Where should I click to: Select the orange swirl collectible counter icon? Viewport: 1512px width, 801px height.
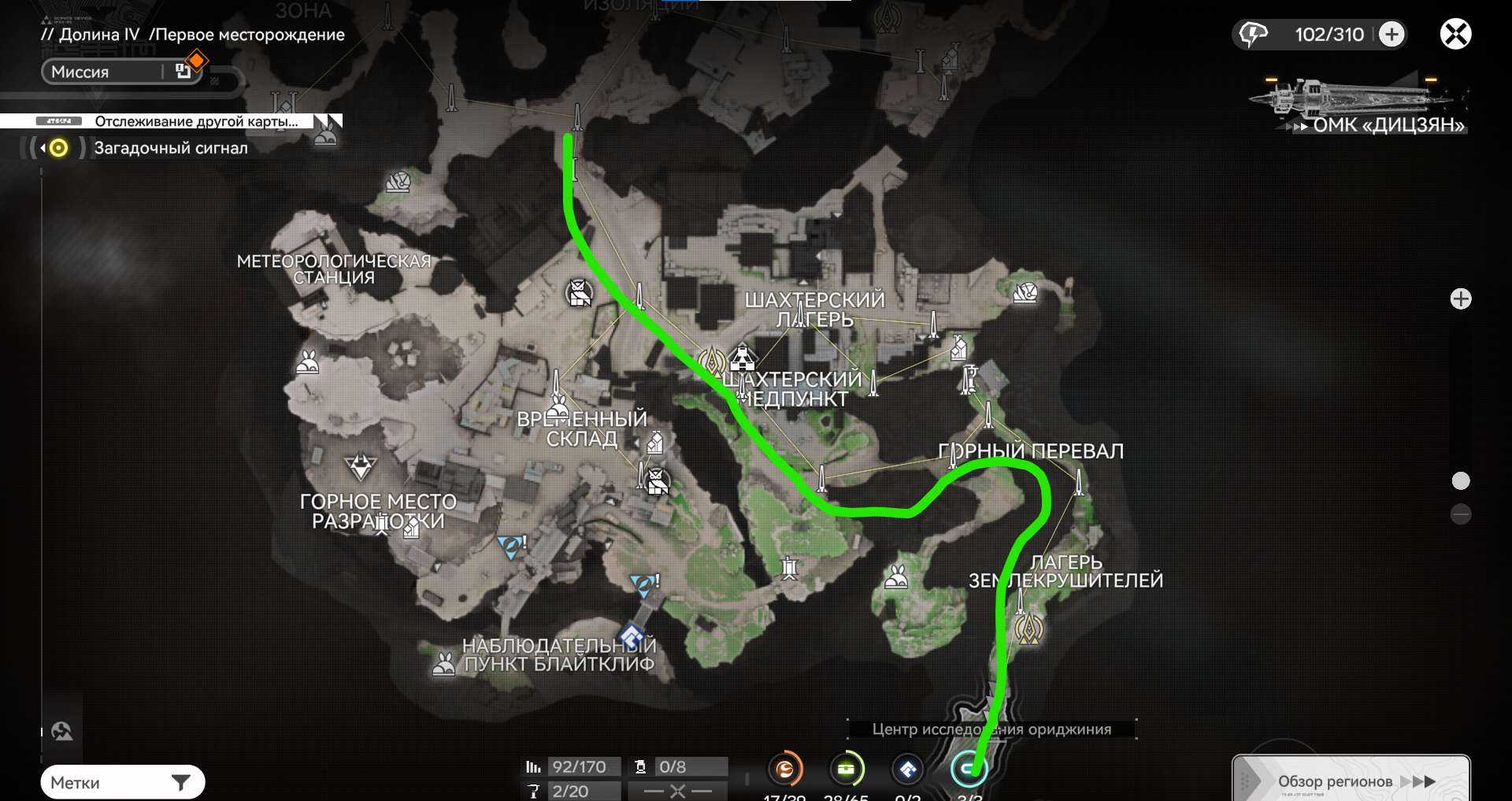(784, 769)
